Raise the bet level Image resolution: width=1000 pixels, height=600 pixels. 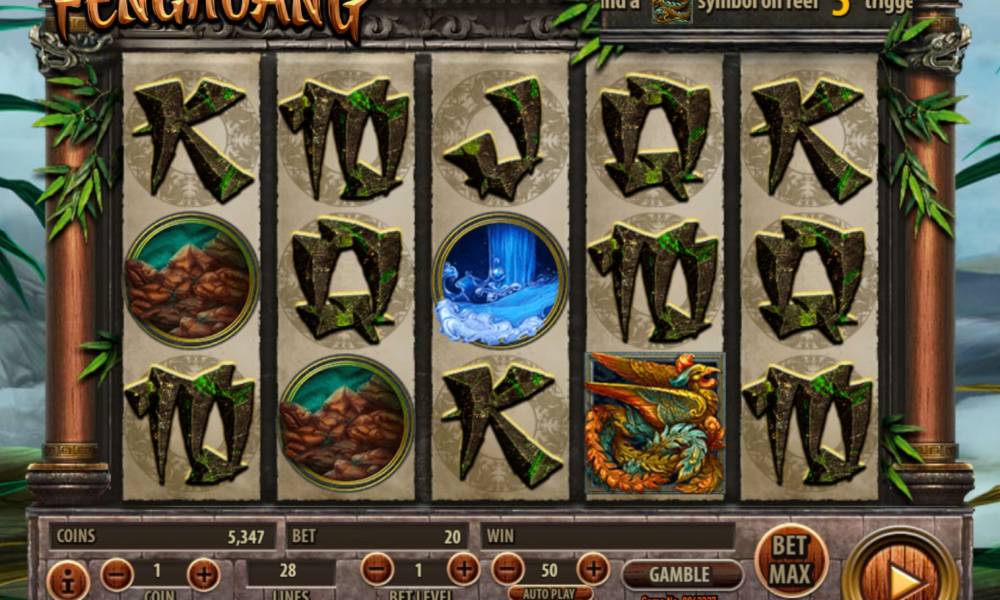tap(463, 569)
